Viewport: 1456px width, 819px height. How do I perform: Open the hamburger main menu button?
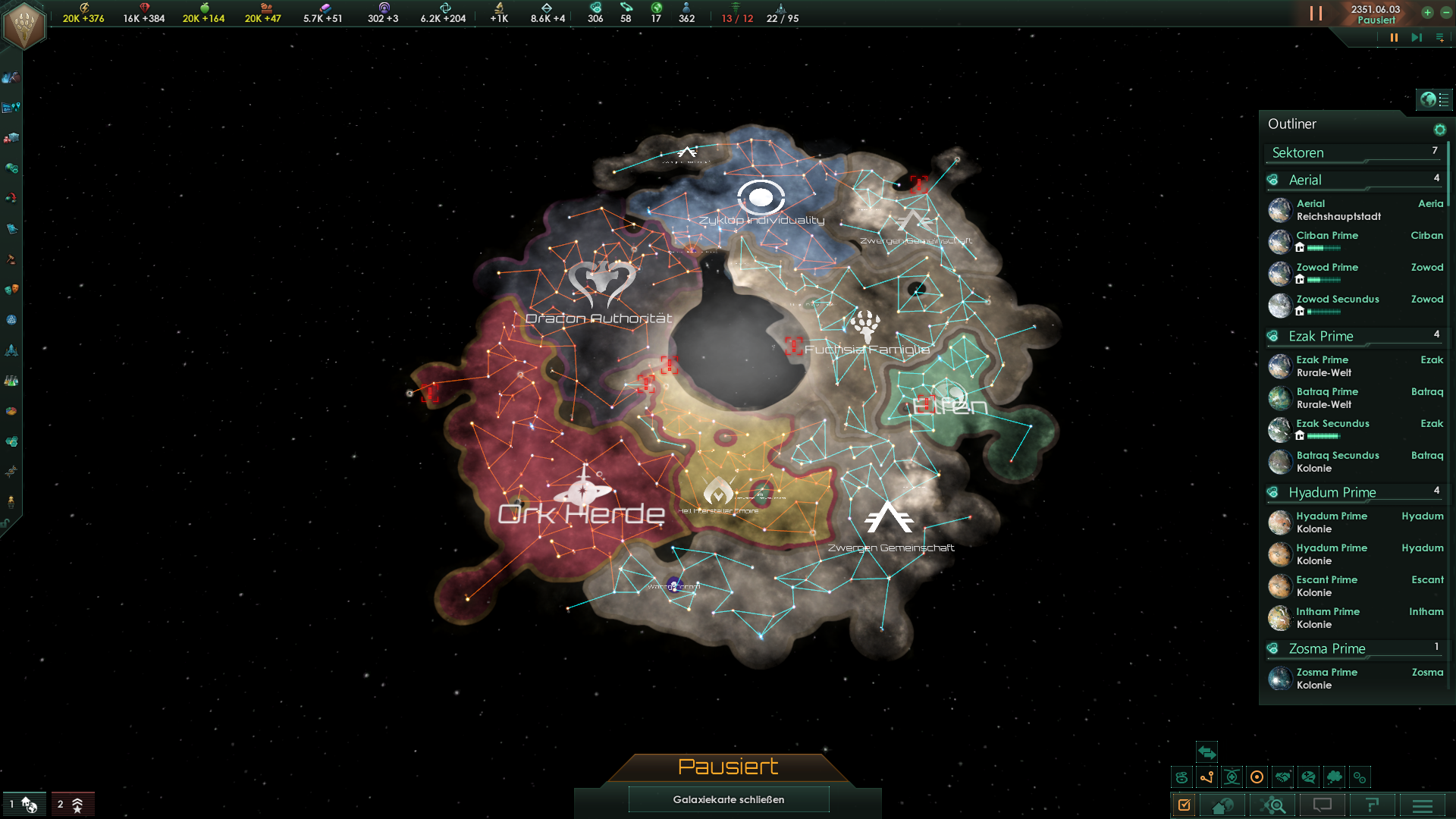pos(1423,805)
